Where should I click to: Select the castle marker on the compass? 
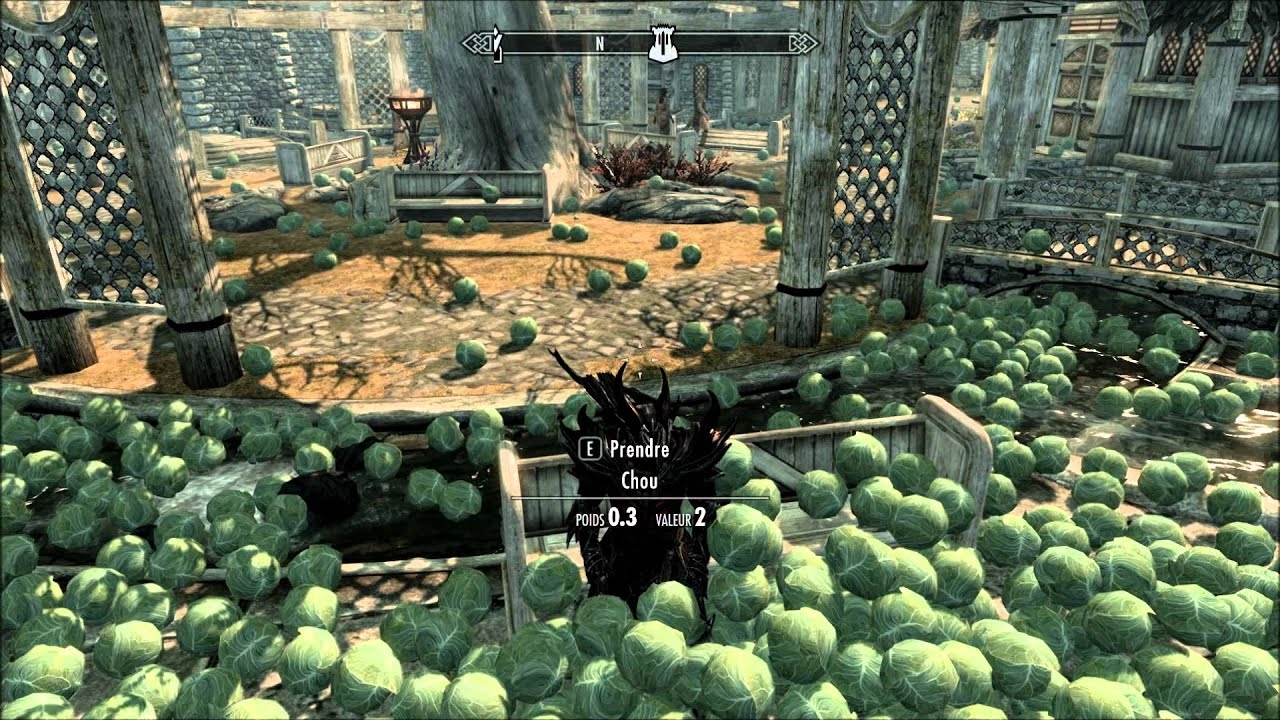(660, 43)
